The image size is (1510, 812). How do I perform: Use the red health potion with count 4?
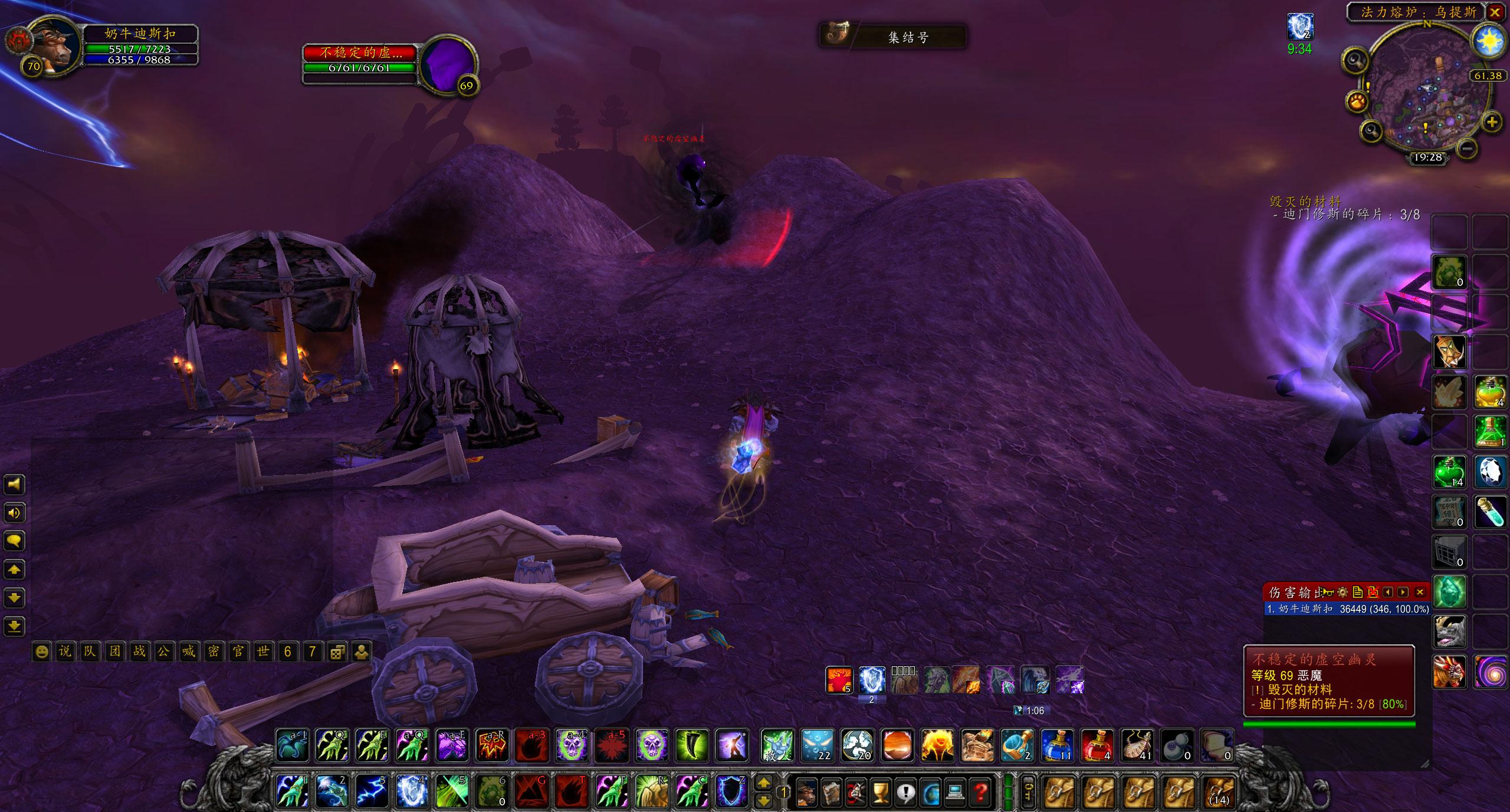[x=1098, y=745]
